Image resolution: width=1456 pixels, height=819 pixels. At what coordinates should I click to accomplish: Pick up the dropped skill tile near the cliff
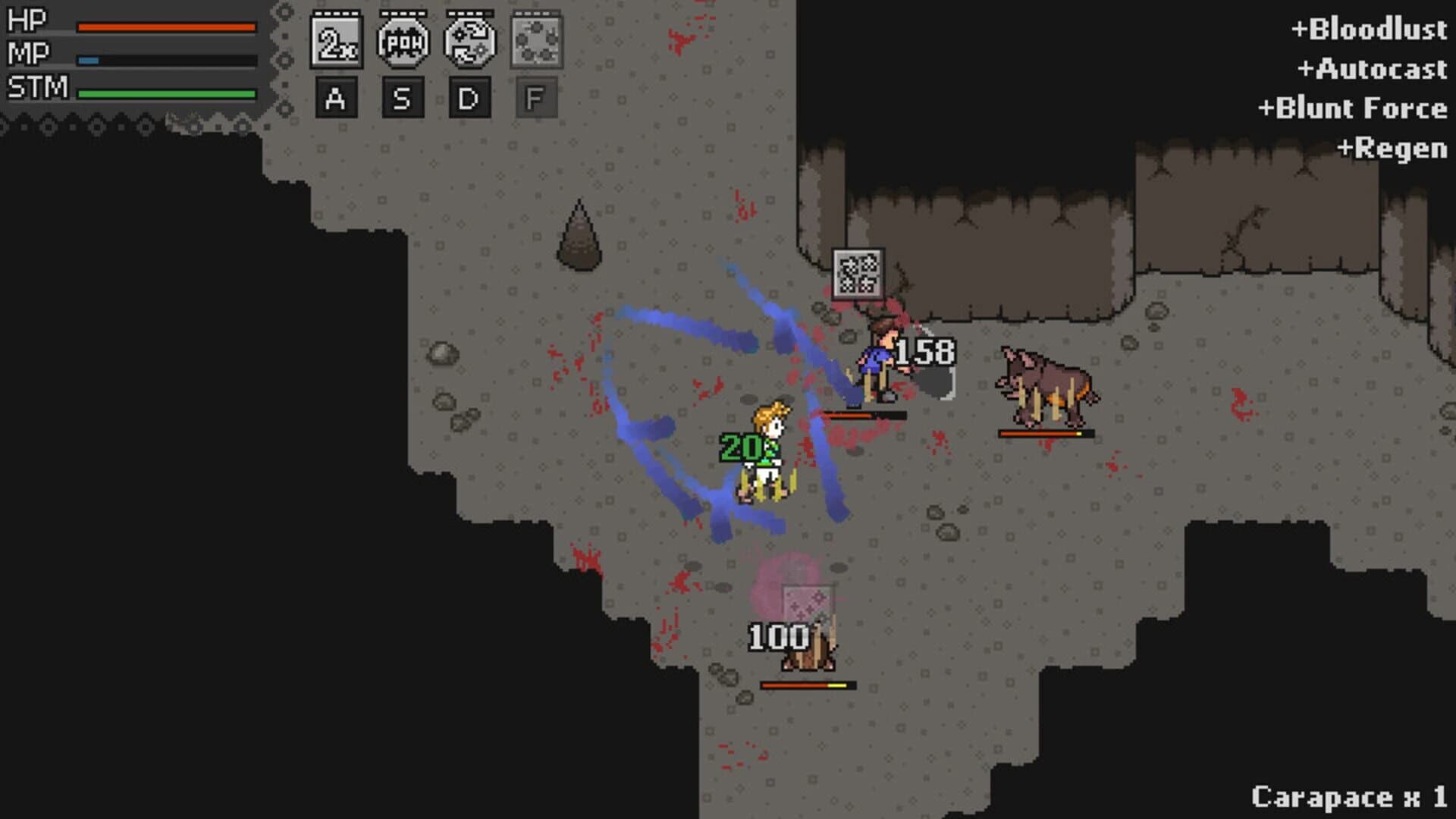[x=860, y=273]
